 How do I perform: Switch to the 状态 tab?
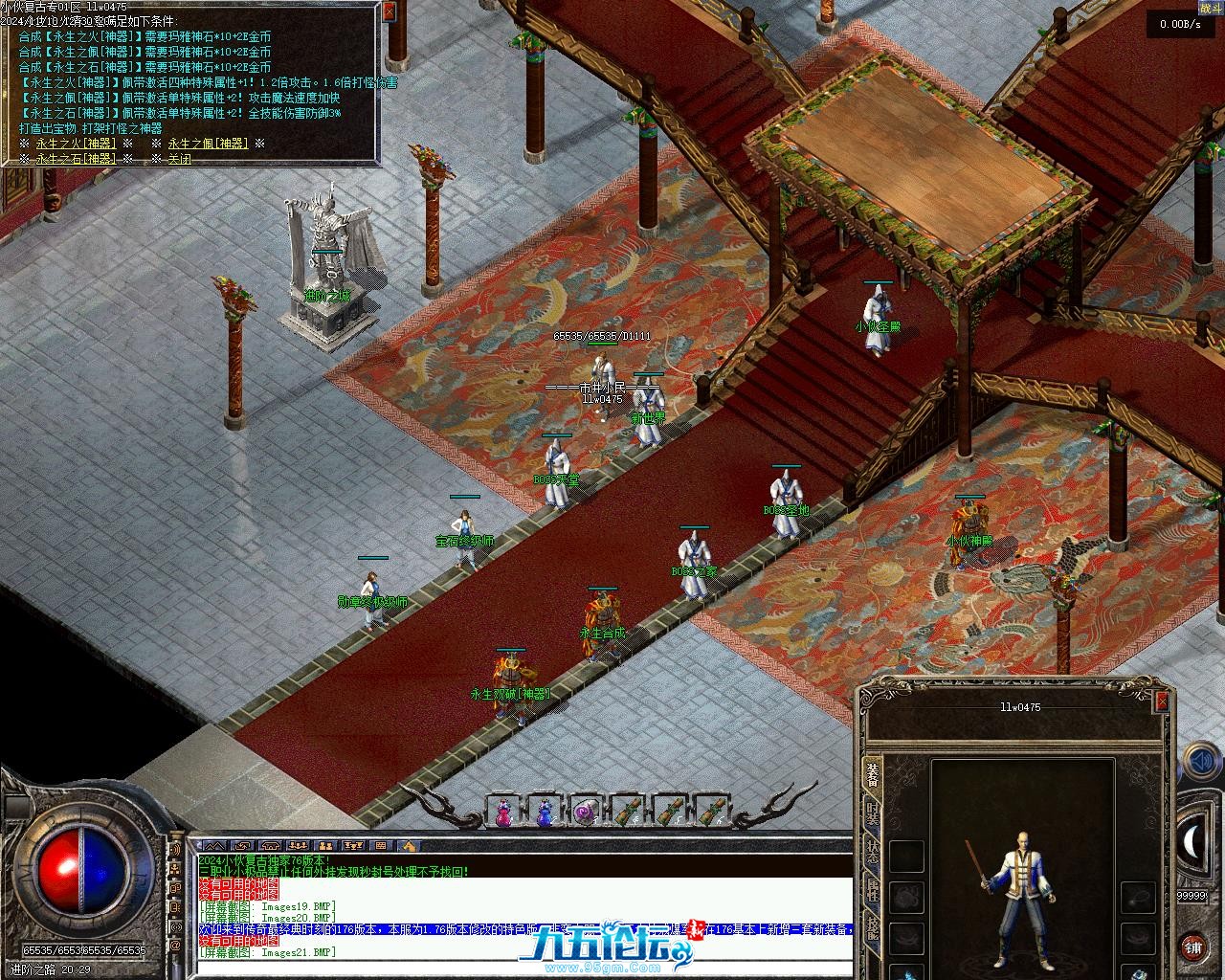point(873,853)
